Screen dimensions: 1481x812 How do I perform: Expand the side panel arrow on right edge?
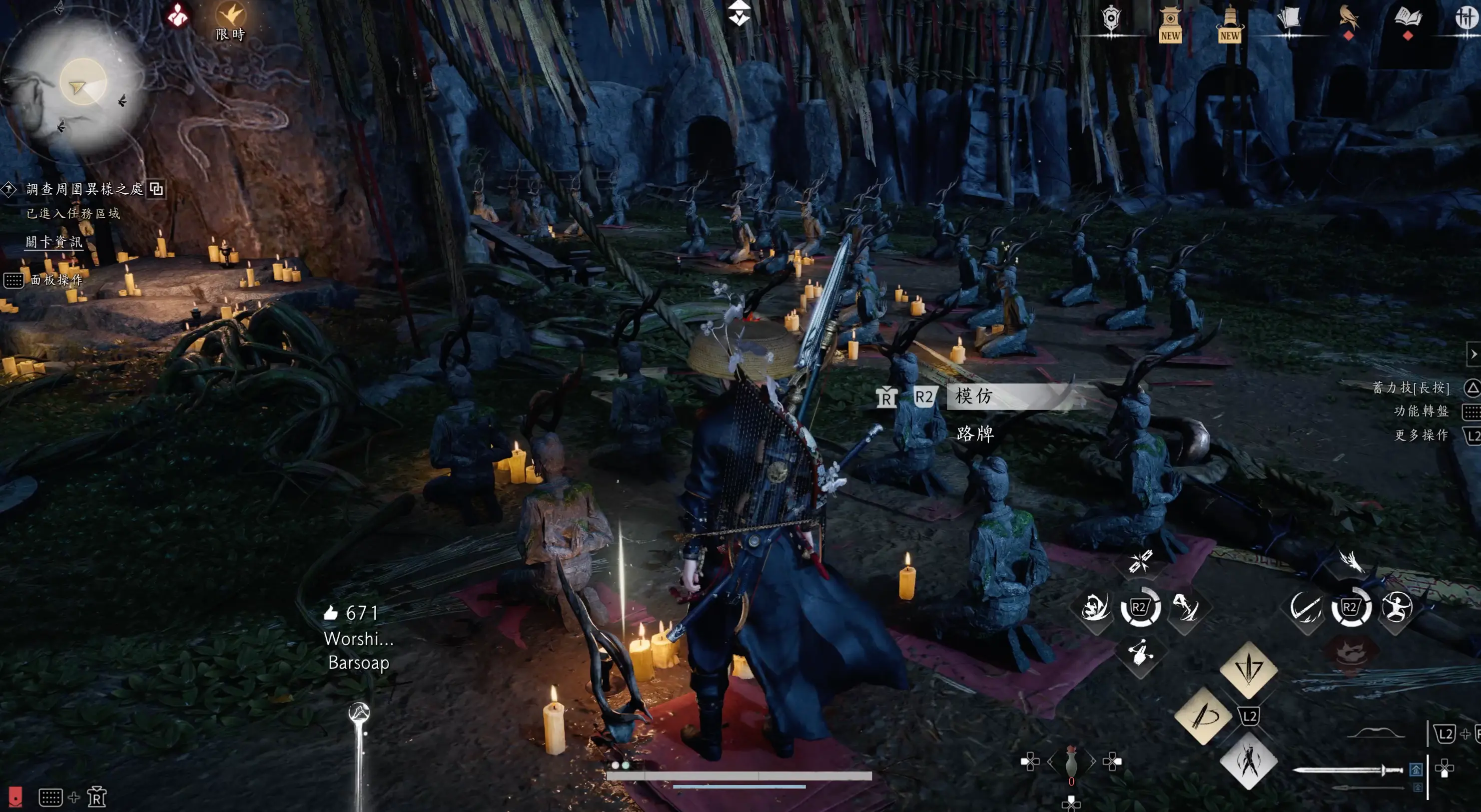[x=1473, y=354]
